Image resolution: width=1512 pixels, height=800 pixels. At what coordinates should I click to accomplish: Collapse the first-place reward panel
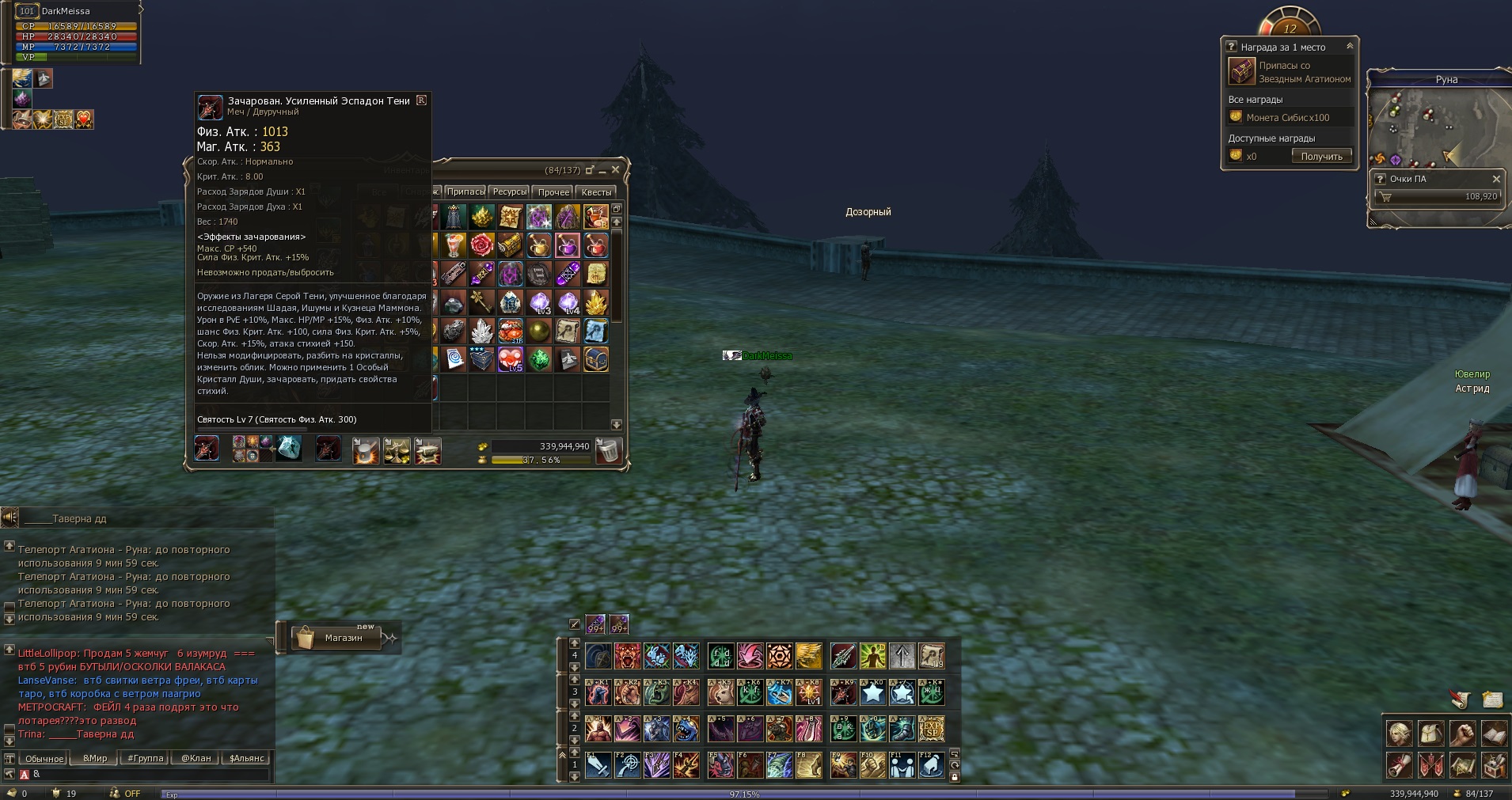click(1349, 47)
